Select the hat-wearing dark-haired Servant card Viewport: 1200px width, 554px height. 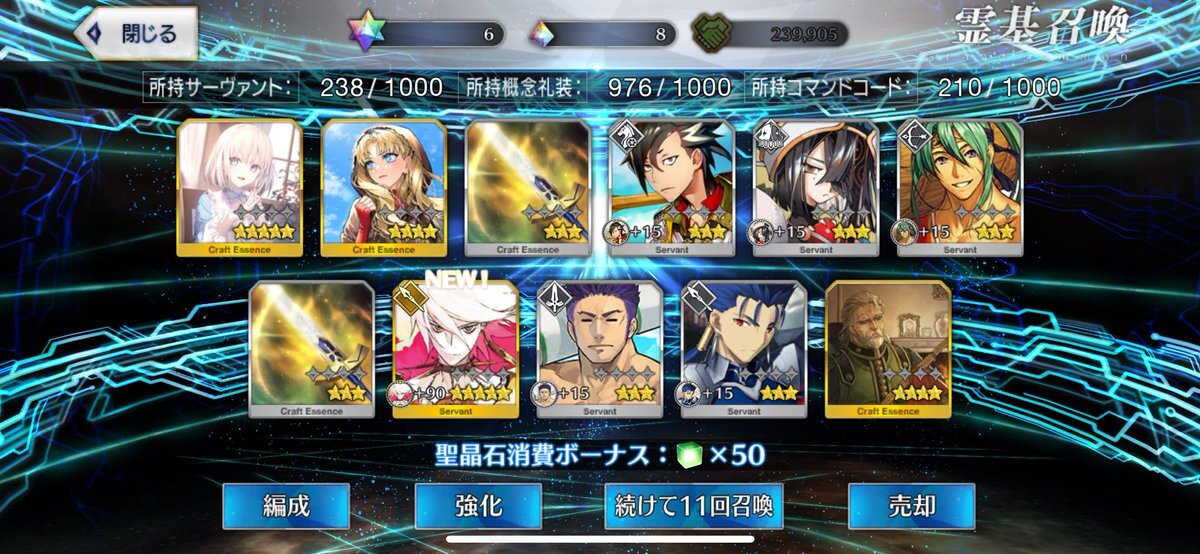(816, 187)
